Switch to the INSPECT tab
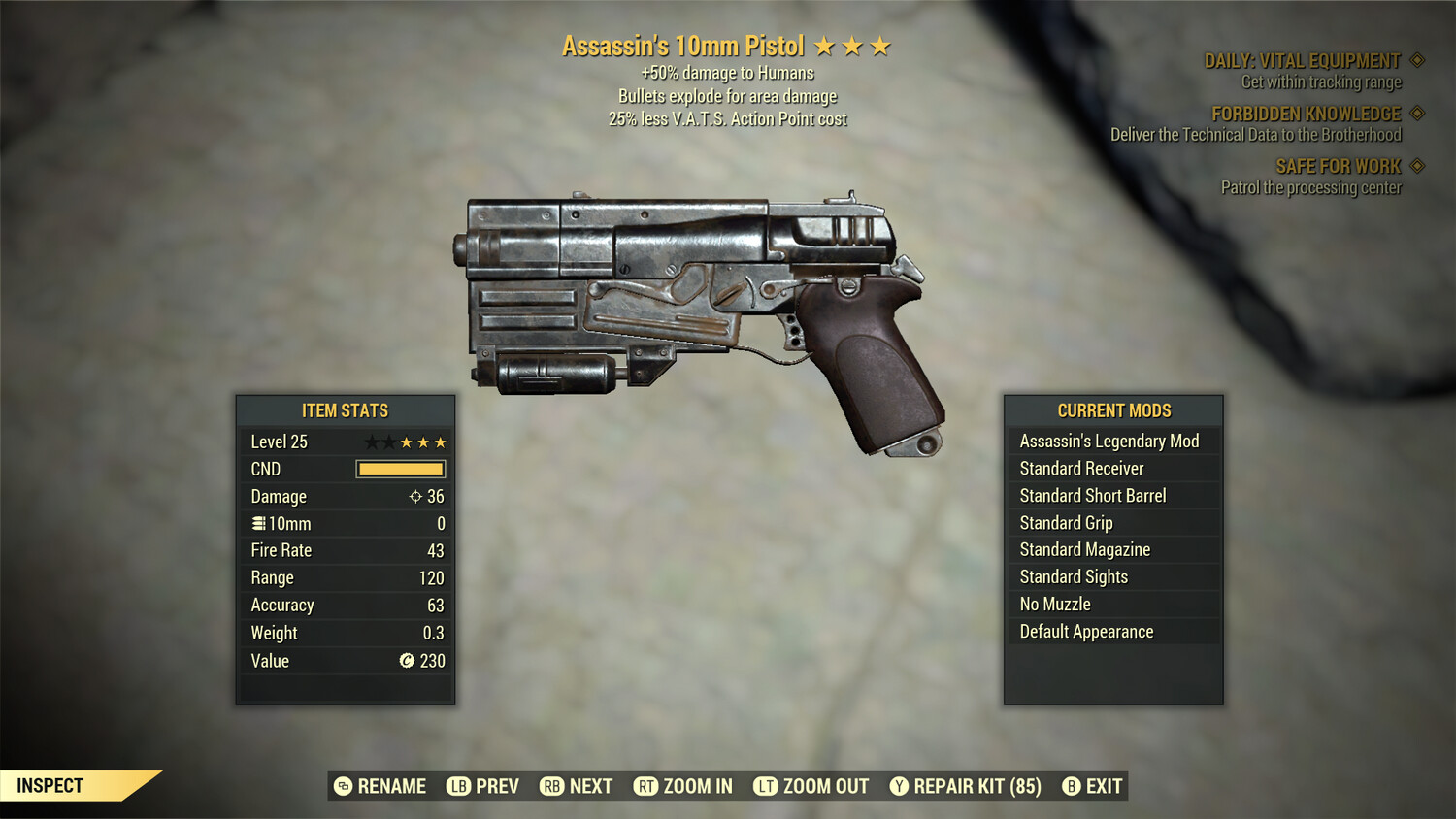 click(49, 786)
